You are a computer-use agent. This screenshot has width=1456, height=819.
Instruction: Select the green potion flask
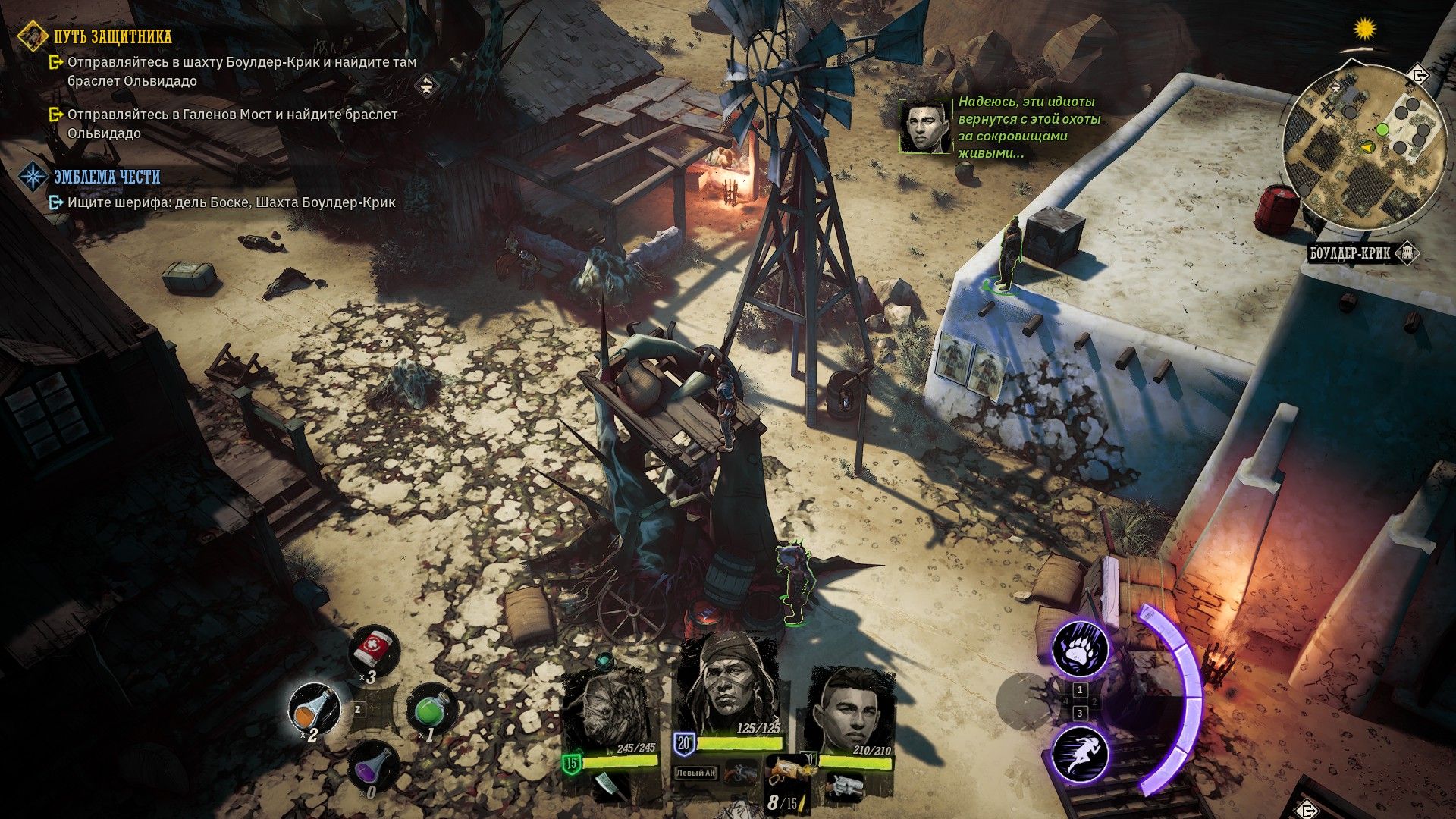[x=430, y=709]
